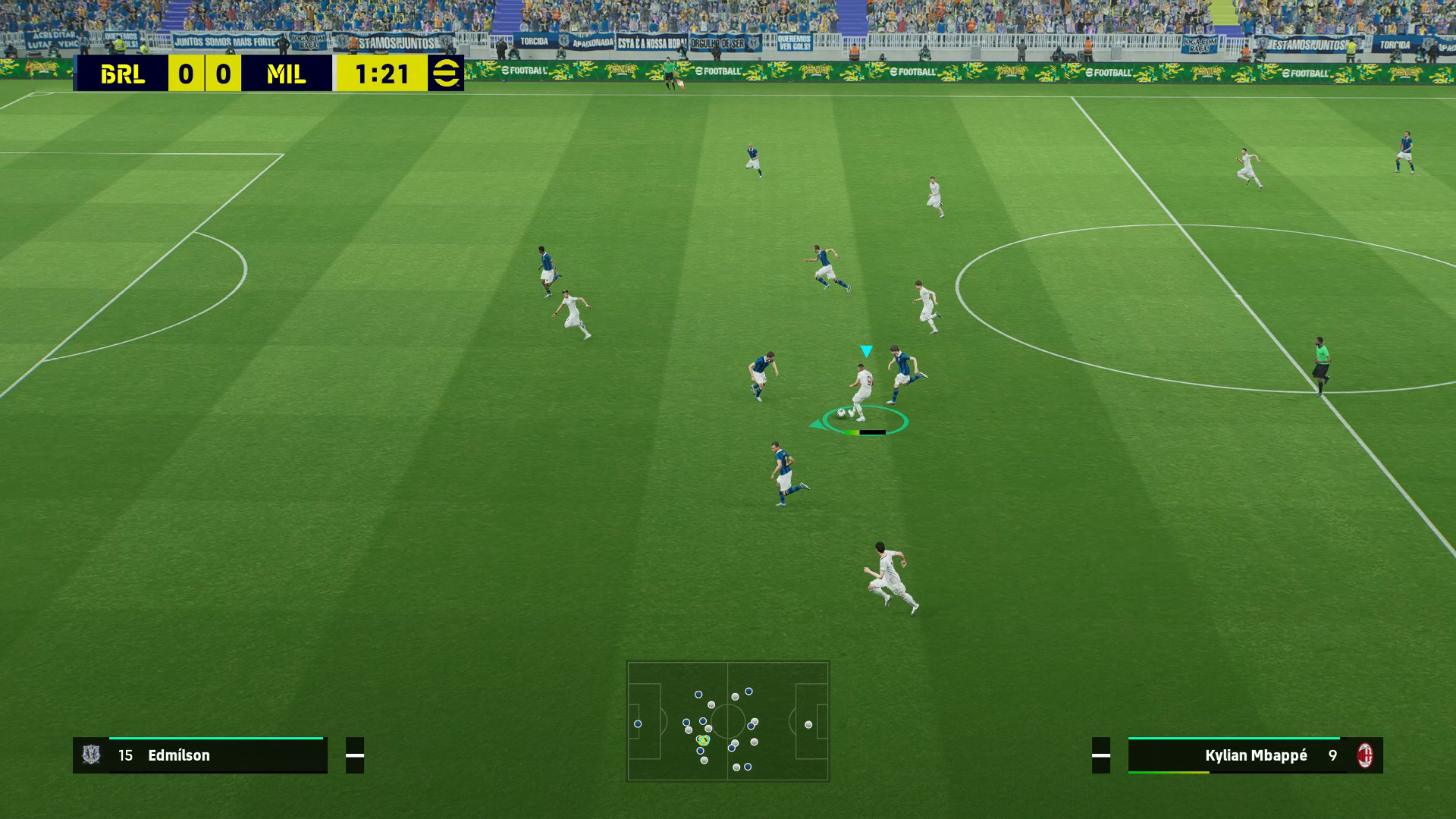Click the pitch radar minimap
Screen dimensions: 1456x819
727,720
